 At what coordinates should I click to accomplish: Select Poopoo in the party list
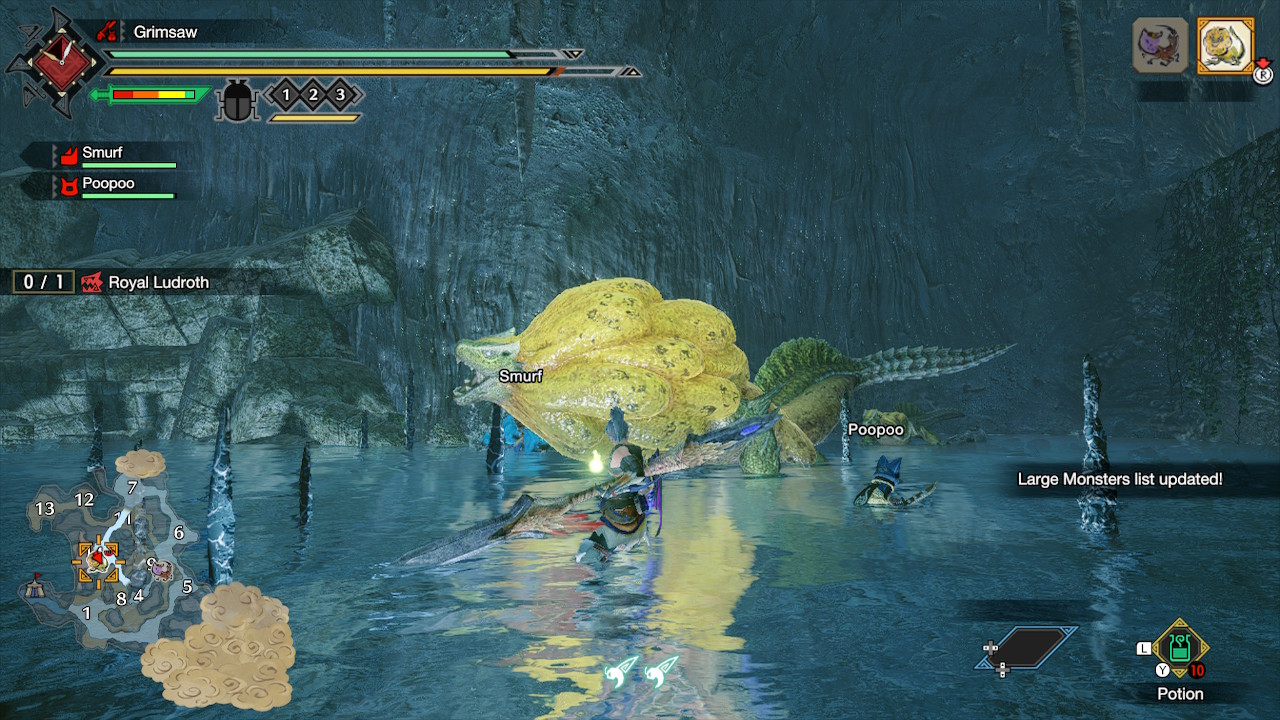(x=107, y=184)
